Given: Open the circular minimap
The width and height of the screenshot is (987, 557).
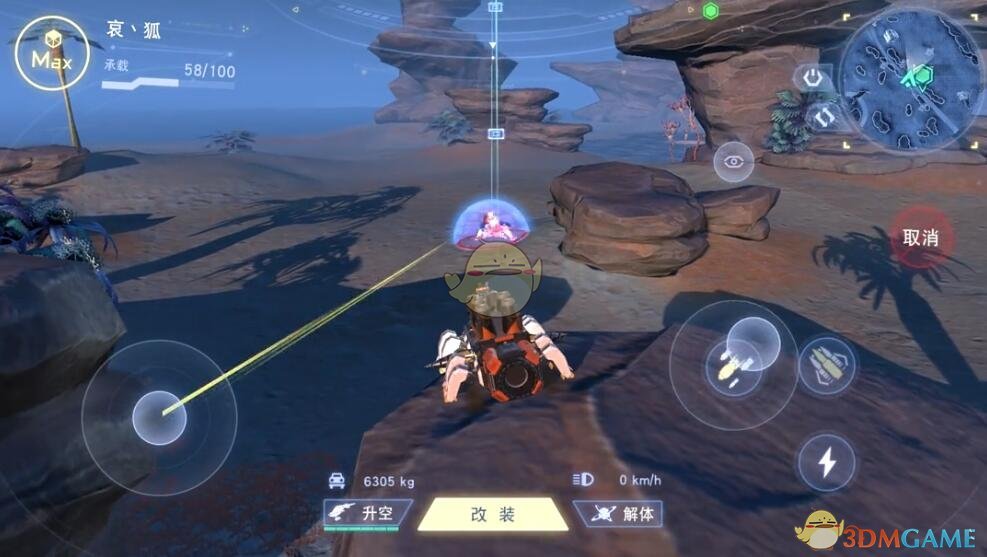Looking at the screenshot, I should [910, 80].
